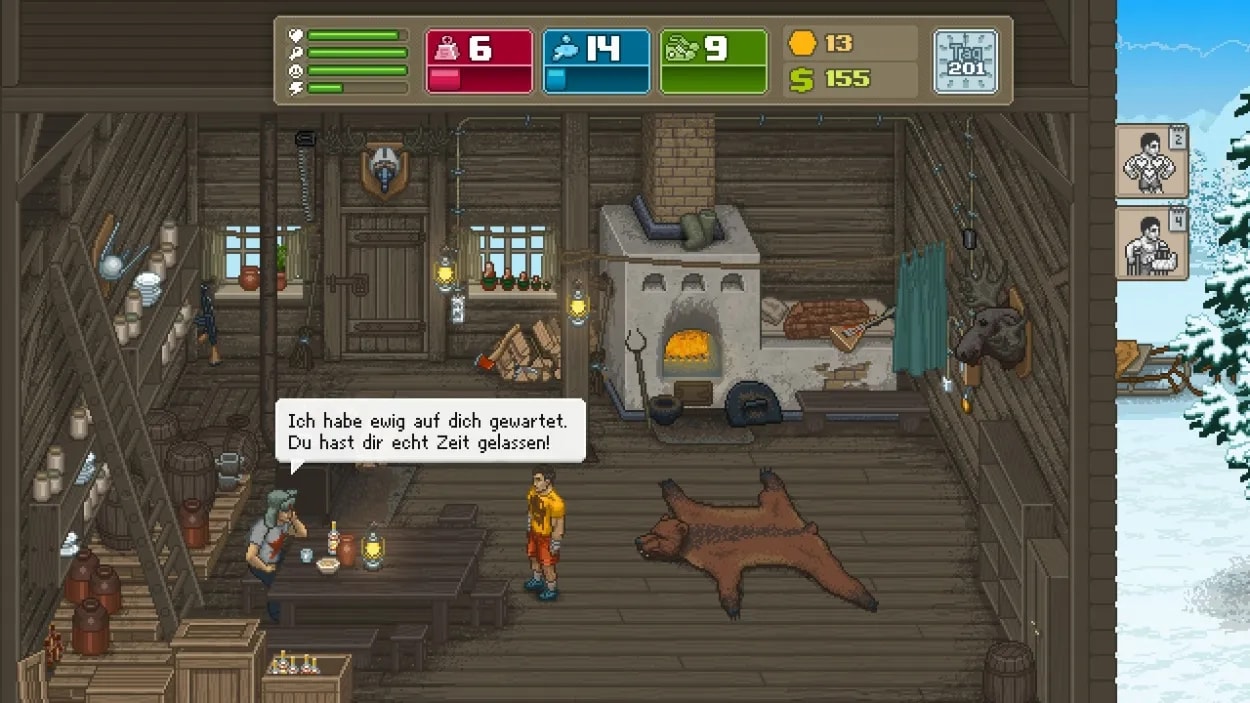Continue the "Ich habe ewig" speech bubble
This screenshot has width=1250, height=703.
coord(430,431)
